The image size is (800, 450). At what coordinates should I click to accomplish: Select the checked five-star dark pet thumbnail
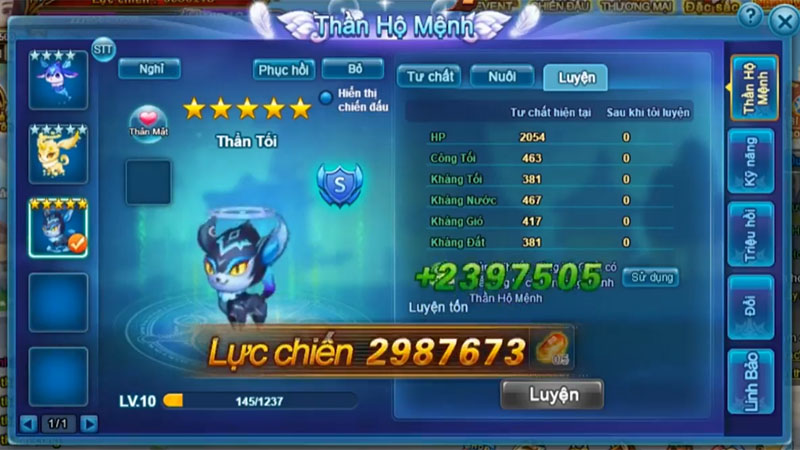pos(58,227)
